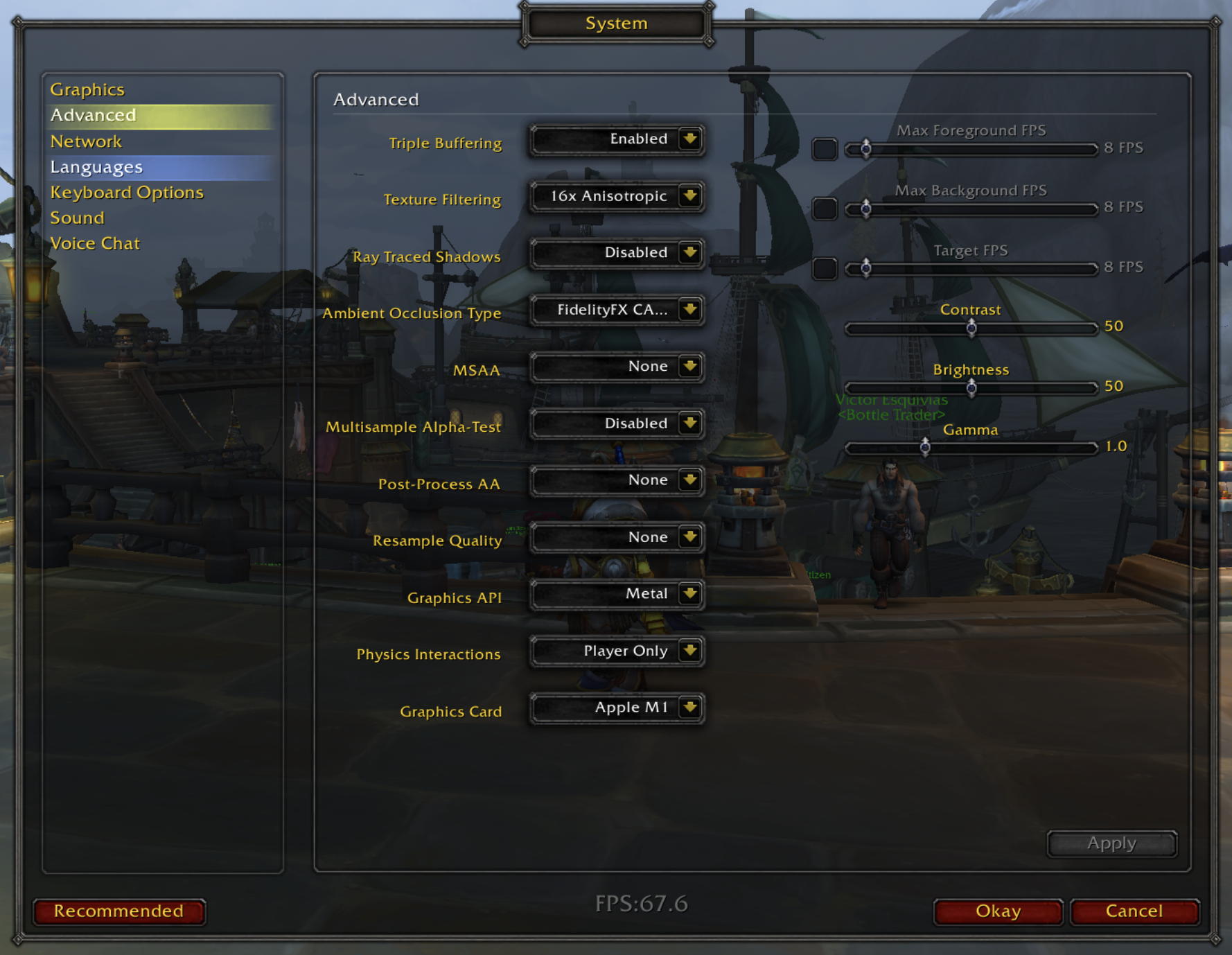Open the Physics Interactions dropdown
1232x955 pixels.
[617, 651]
